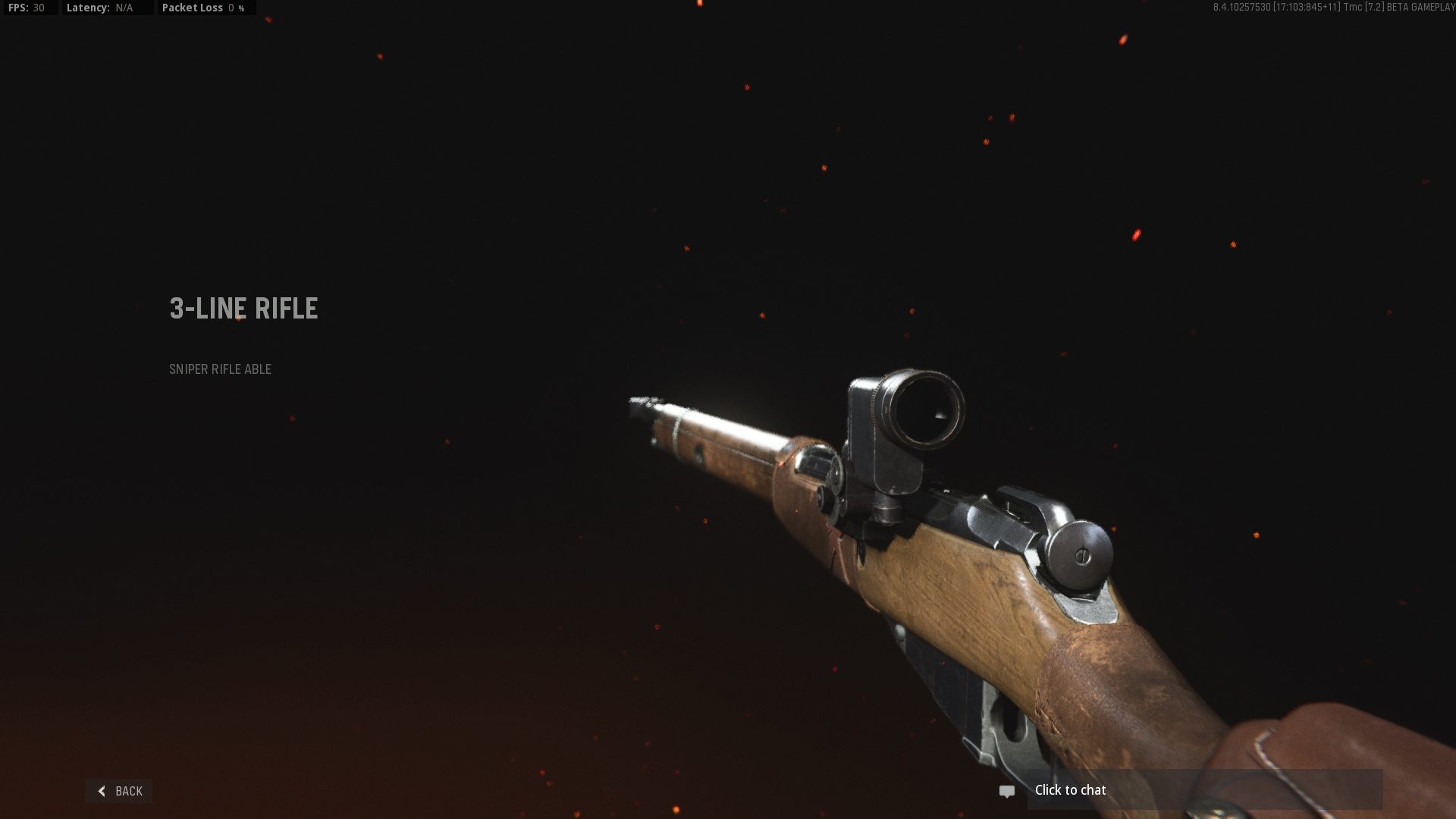1456x819 pixels.
Task: Click Packet Loss to toggle the stat display
Action: 197,8
